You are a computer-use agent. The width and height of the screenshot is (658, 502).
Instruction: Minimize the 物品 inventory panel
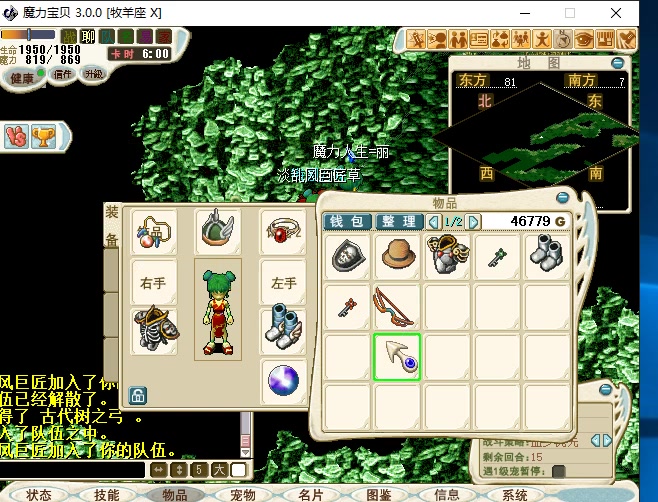pyautogui.click(x=563, y=198)
